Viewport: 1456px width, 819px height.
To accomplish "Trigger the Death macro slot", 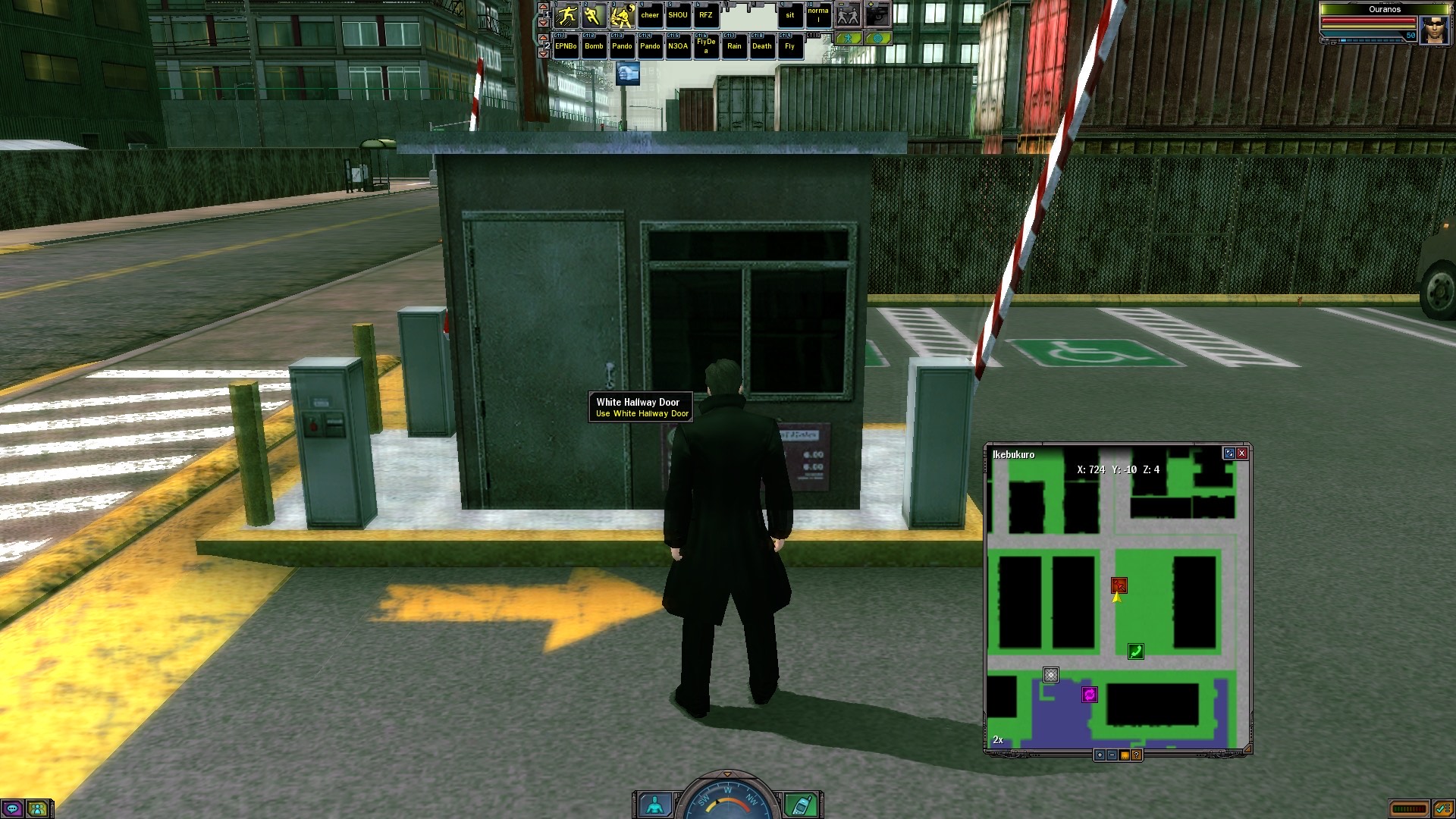I will (762, 47).
